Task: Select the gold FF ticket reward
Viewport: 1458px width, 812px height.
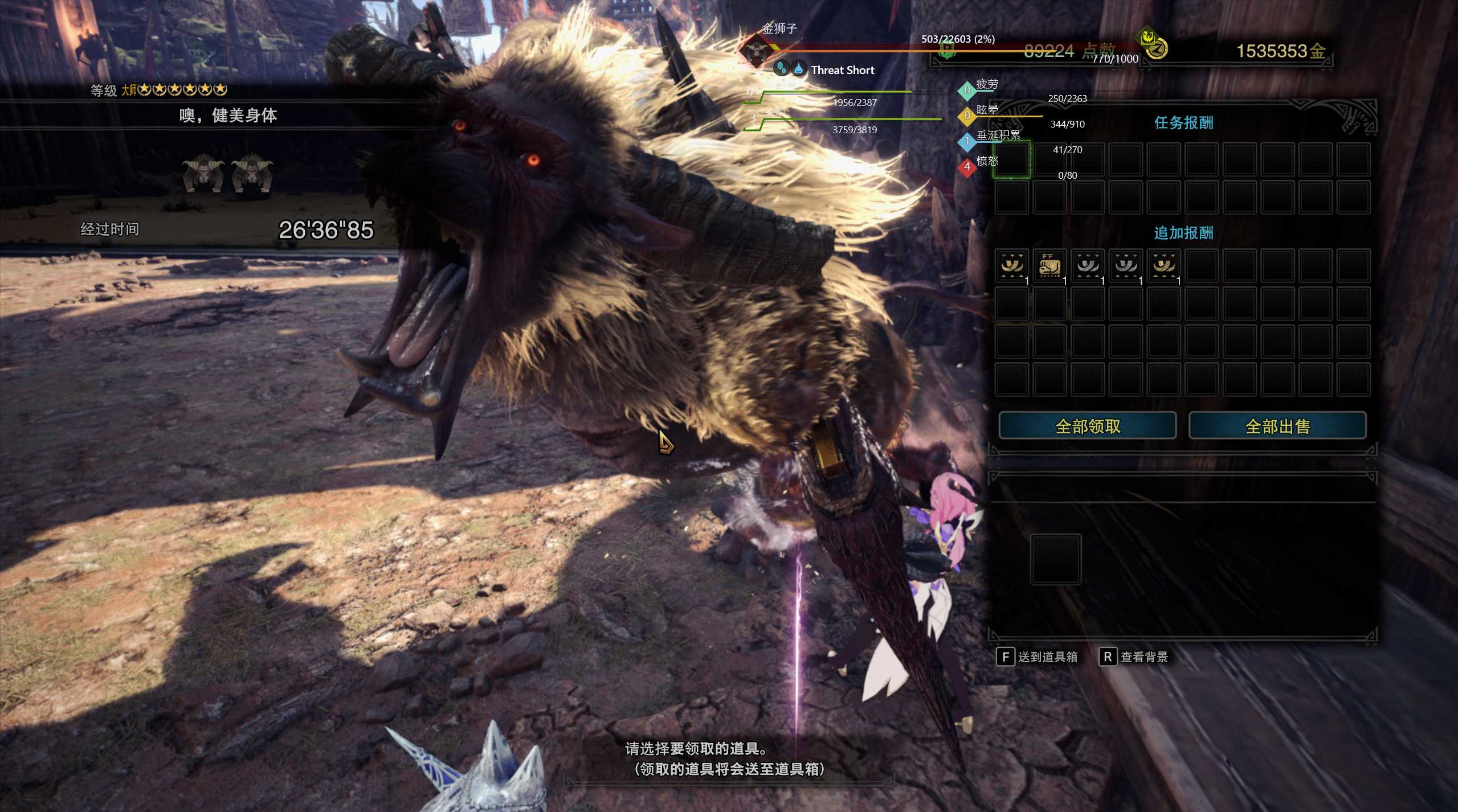Action: point(1049,265)
